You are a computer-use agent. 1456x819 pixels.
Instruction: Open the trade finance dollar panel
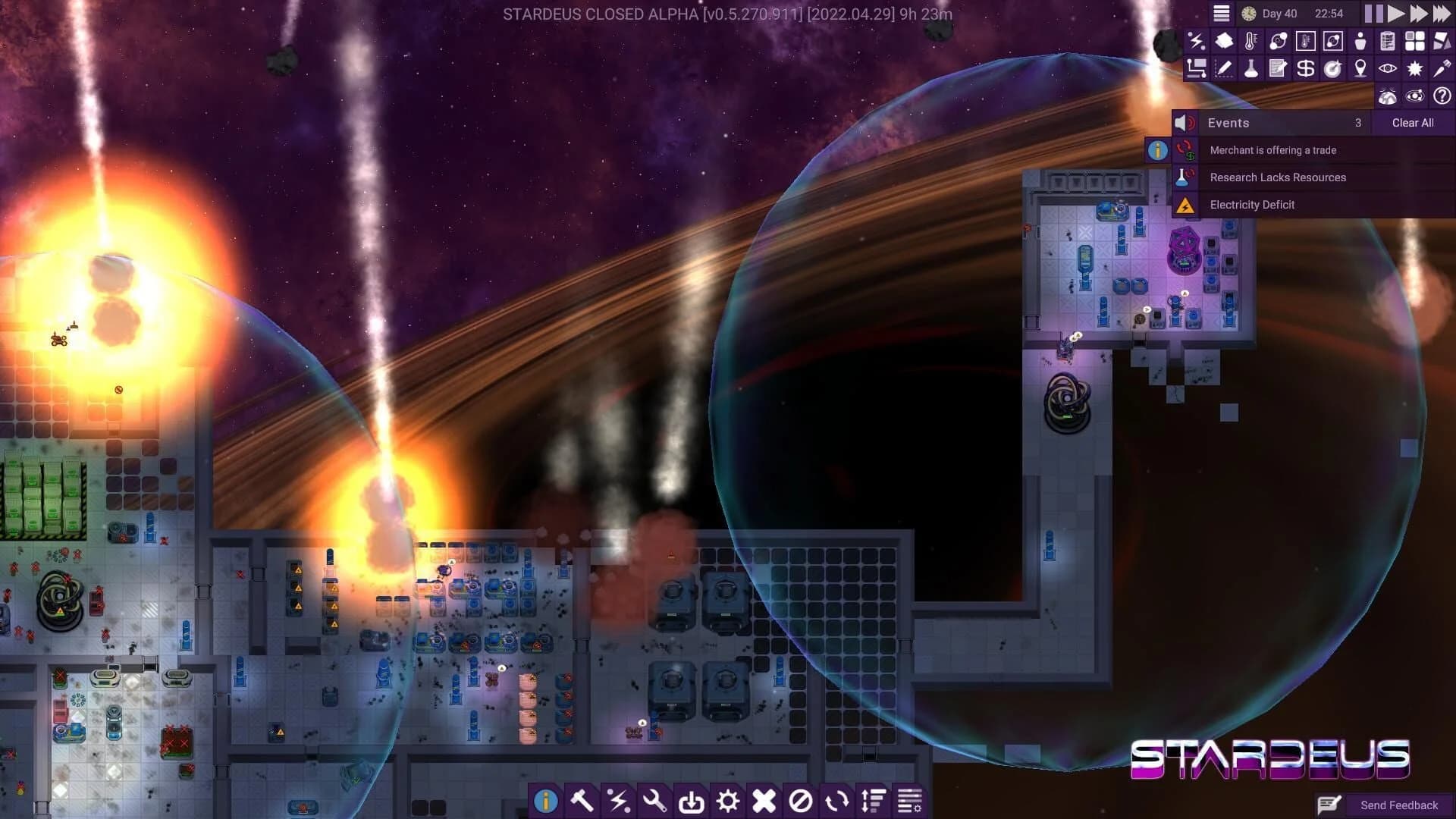pyautogui.click(x=1306, y=68)
